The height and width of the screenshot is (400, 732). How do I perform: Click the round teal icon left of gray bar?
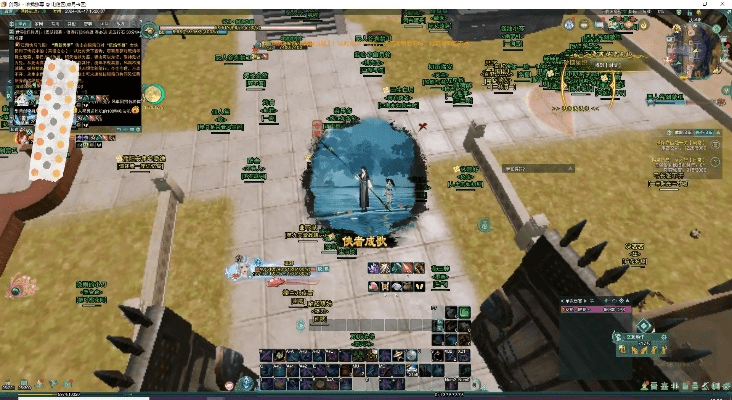click(300, 325)
